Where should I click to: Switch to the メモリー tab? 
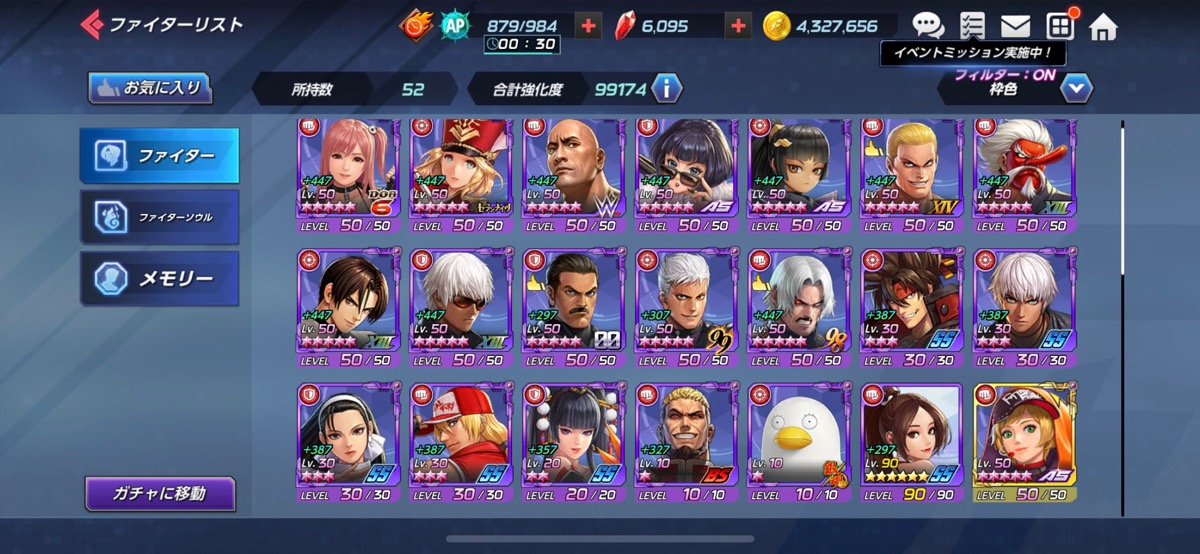(160, 278)
